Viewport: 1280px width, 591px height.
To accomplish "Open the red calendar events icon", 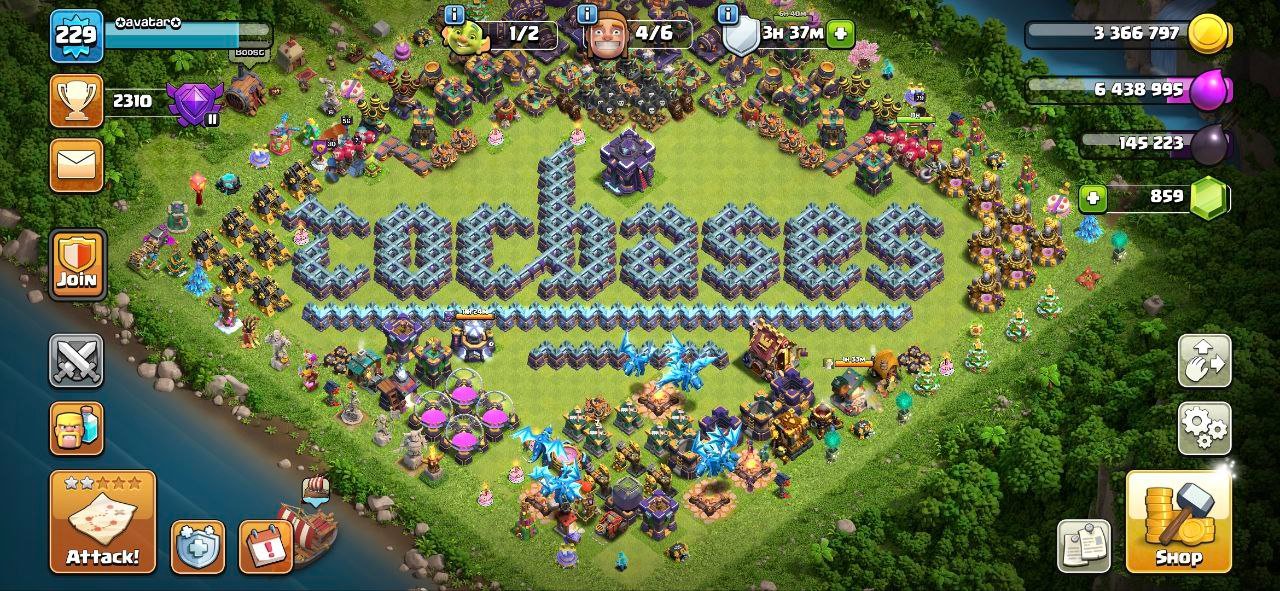I will (x=264, y=547).
